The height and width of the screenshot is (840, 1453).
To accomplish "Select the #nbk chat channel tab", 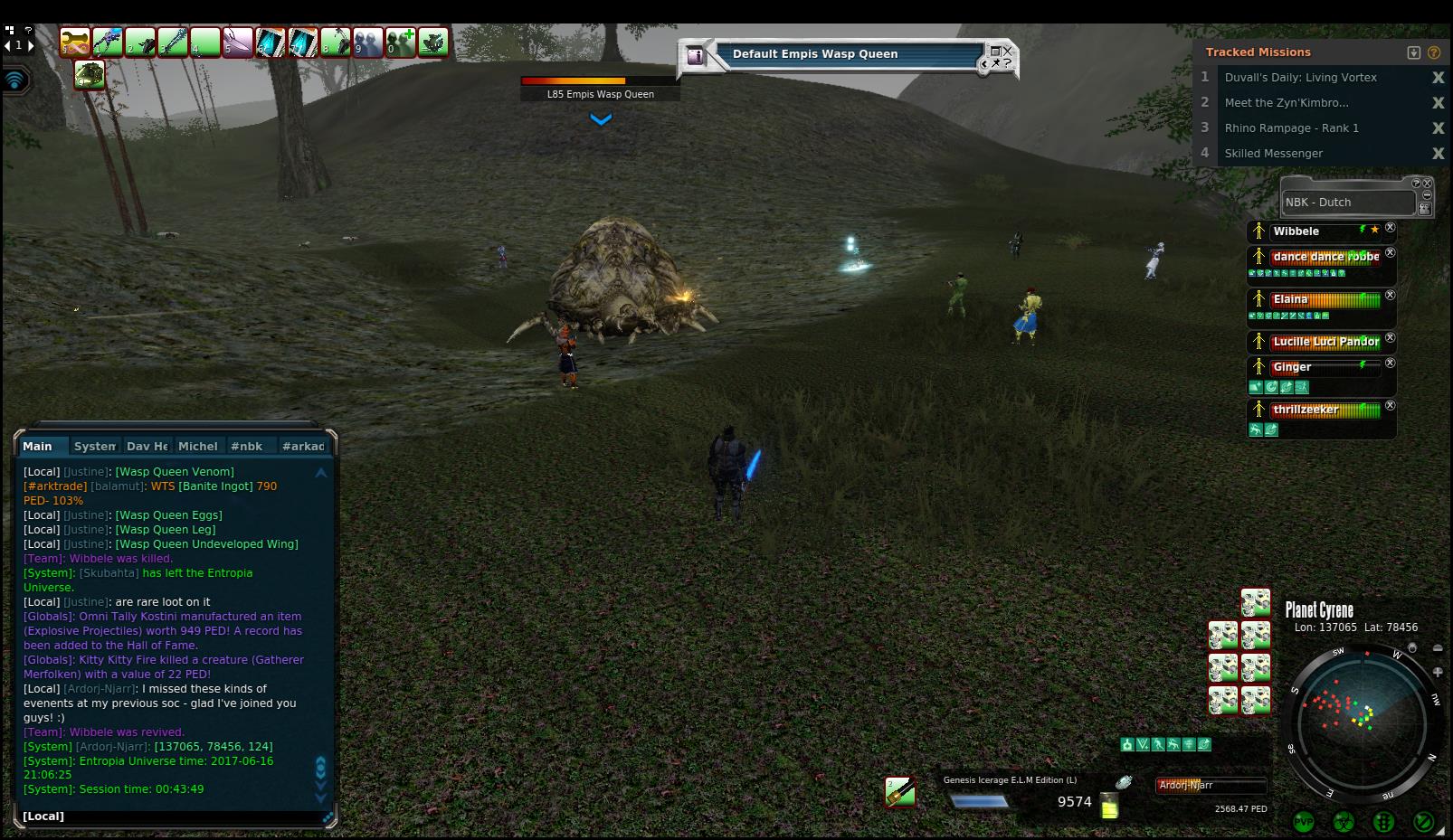I will tap(246, 446).
